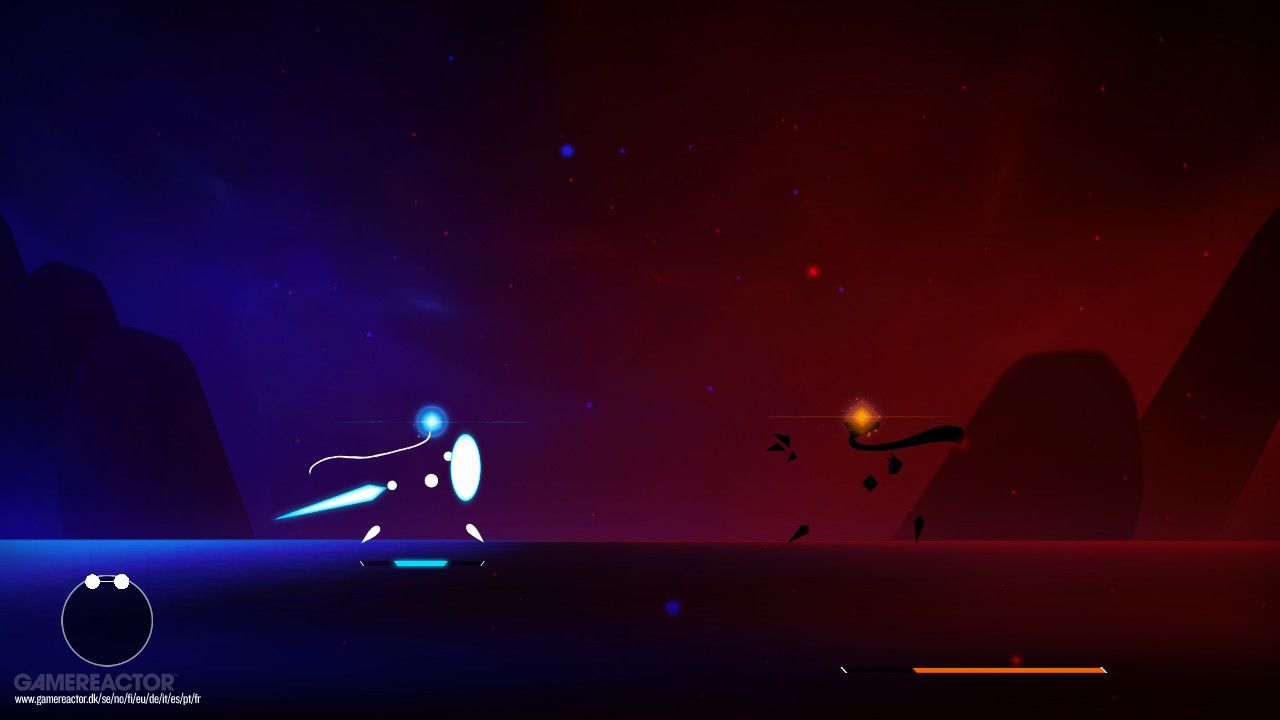Toggle the left white dot on the circular gauge

point(92,580)
